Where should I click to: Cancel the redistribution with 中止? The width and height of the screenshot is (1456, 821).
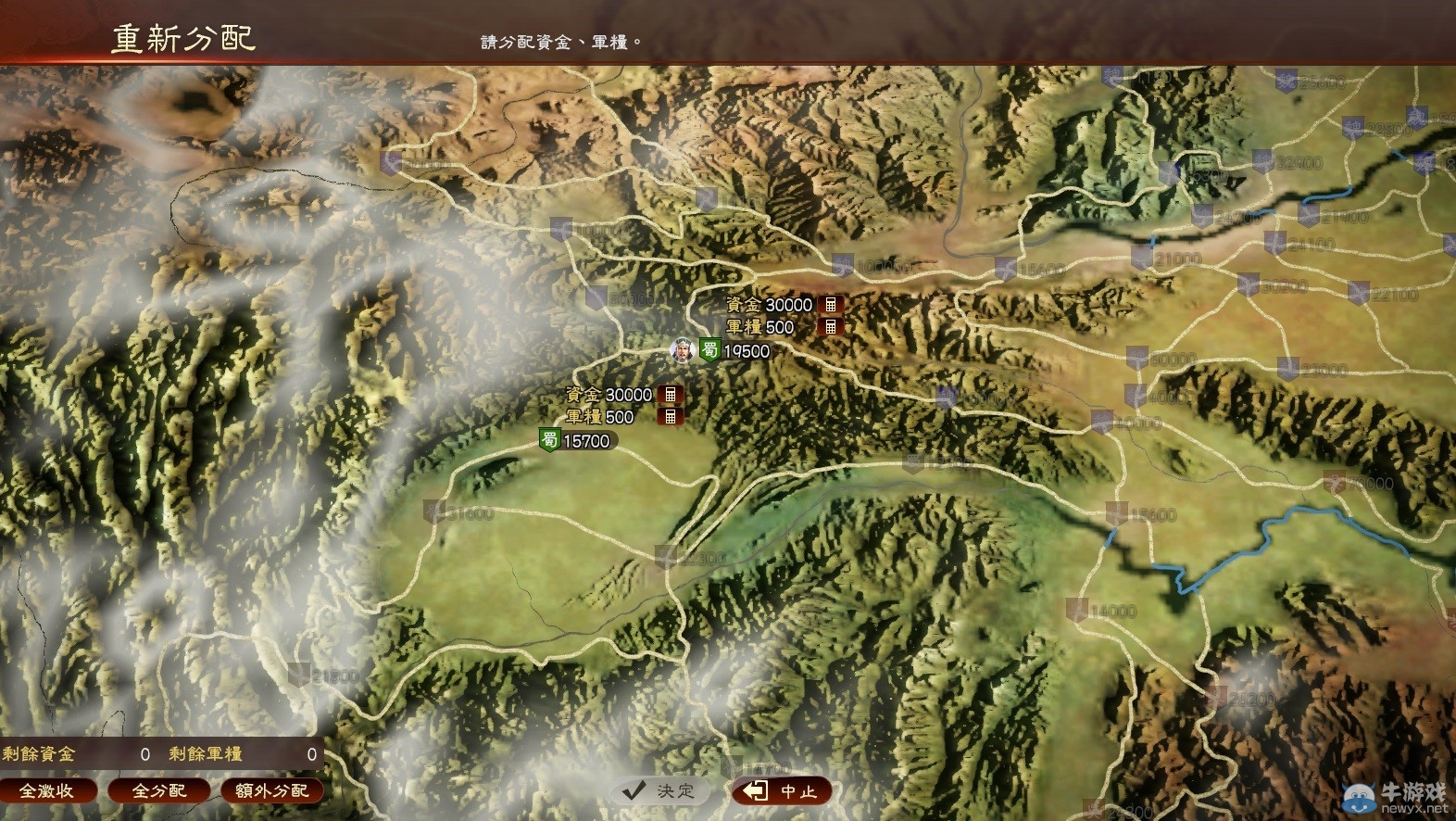tap(781, 791)
